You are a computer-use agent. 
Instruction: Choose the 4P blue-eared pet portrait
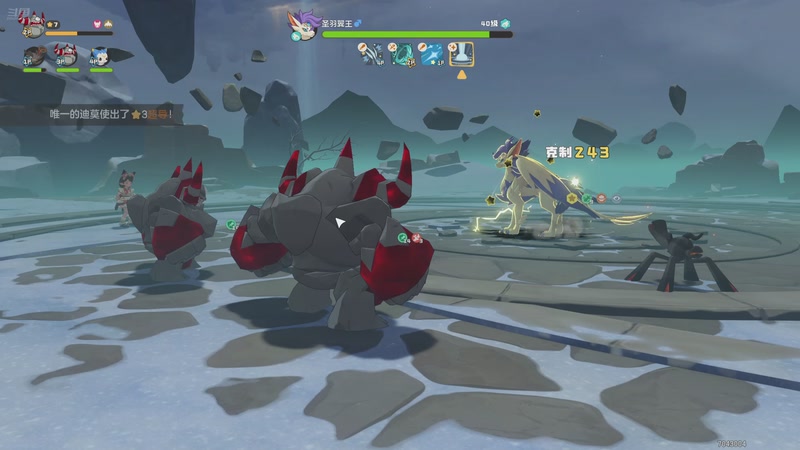pyautogui.click(x=100, y=55)
